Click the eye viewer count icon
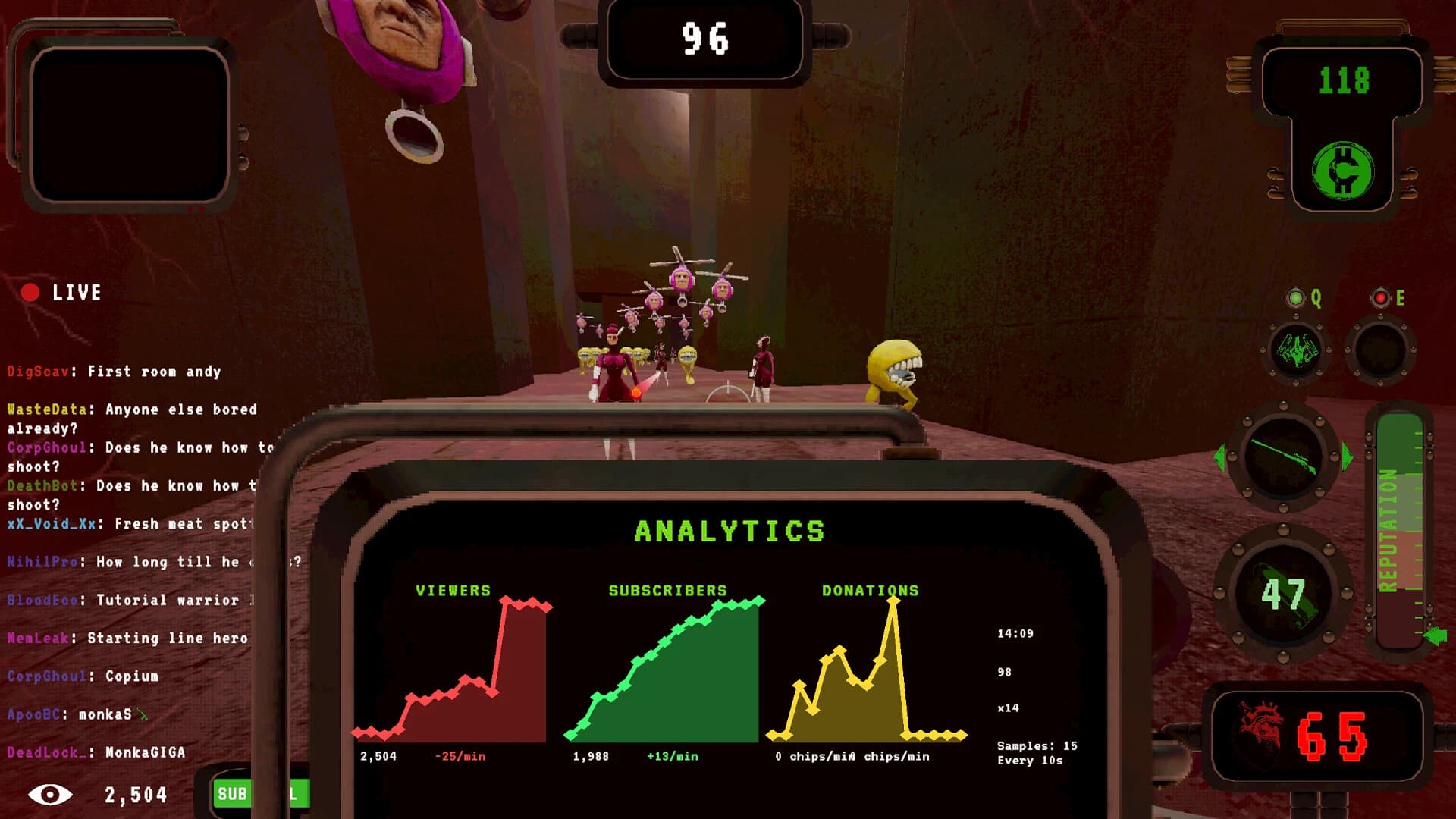Screen dimensions: 1456x819 point(51,795)
